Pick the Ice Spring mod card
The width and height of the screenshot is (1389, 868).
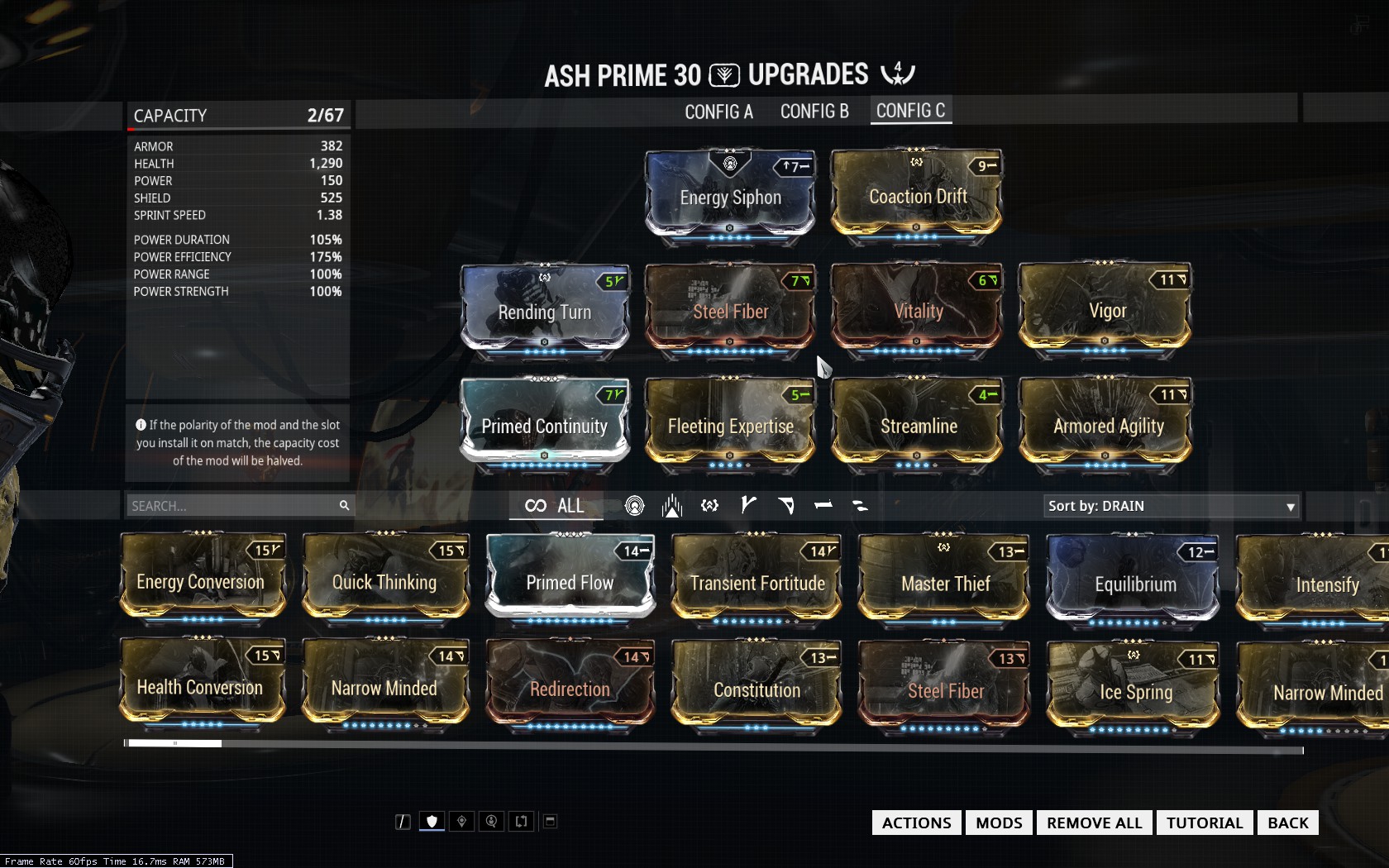click(1135, 690)
